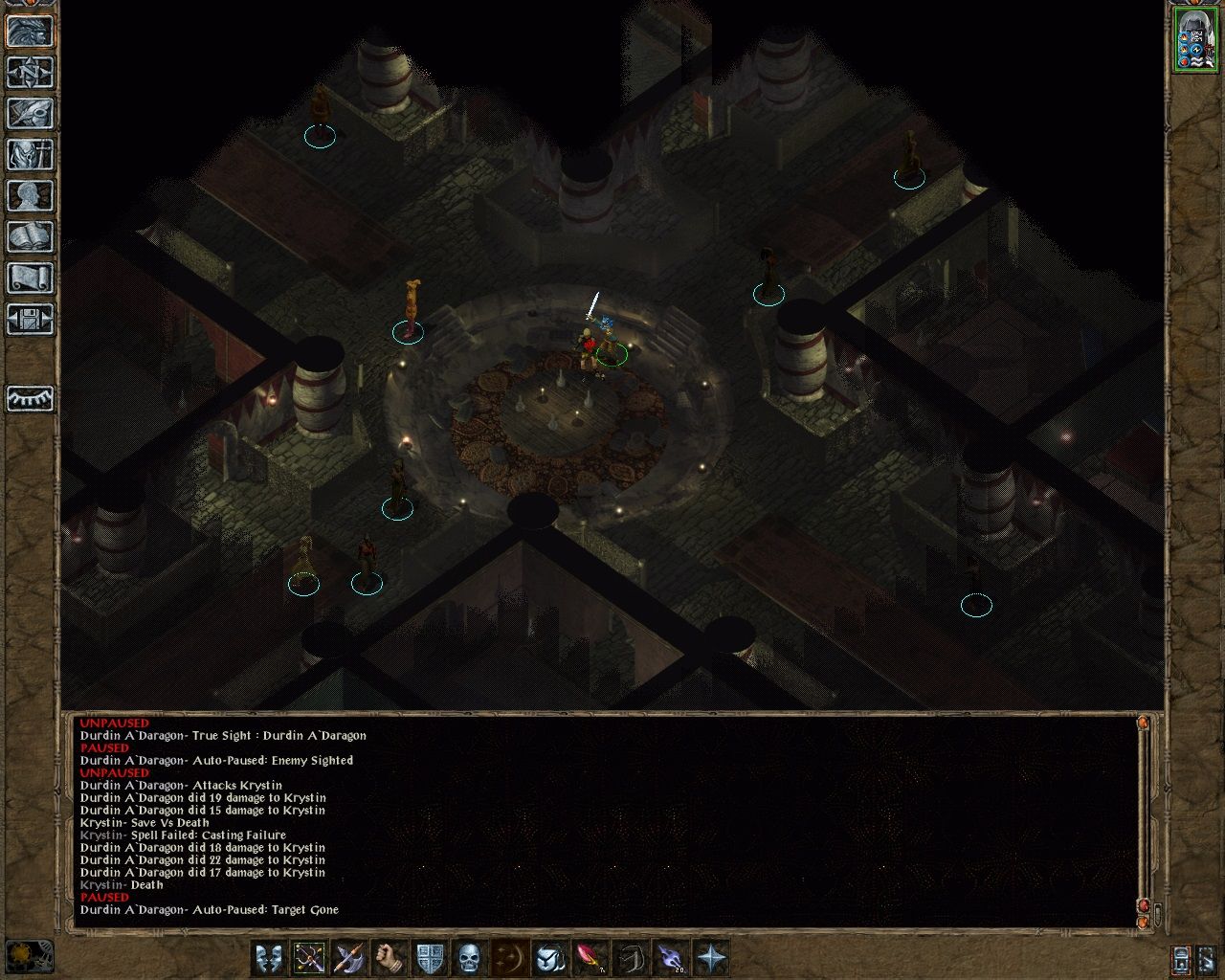This screenshot has height=980, width=1225.
Task: Use the purple trident quick item
Action: 671,958
